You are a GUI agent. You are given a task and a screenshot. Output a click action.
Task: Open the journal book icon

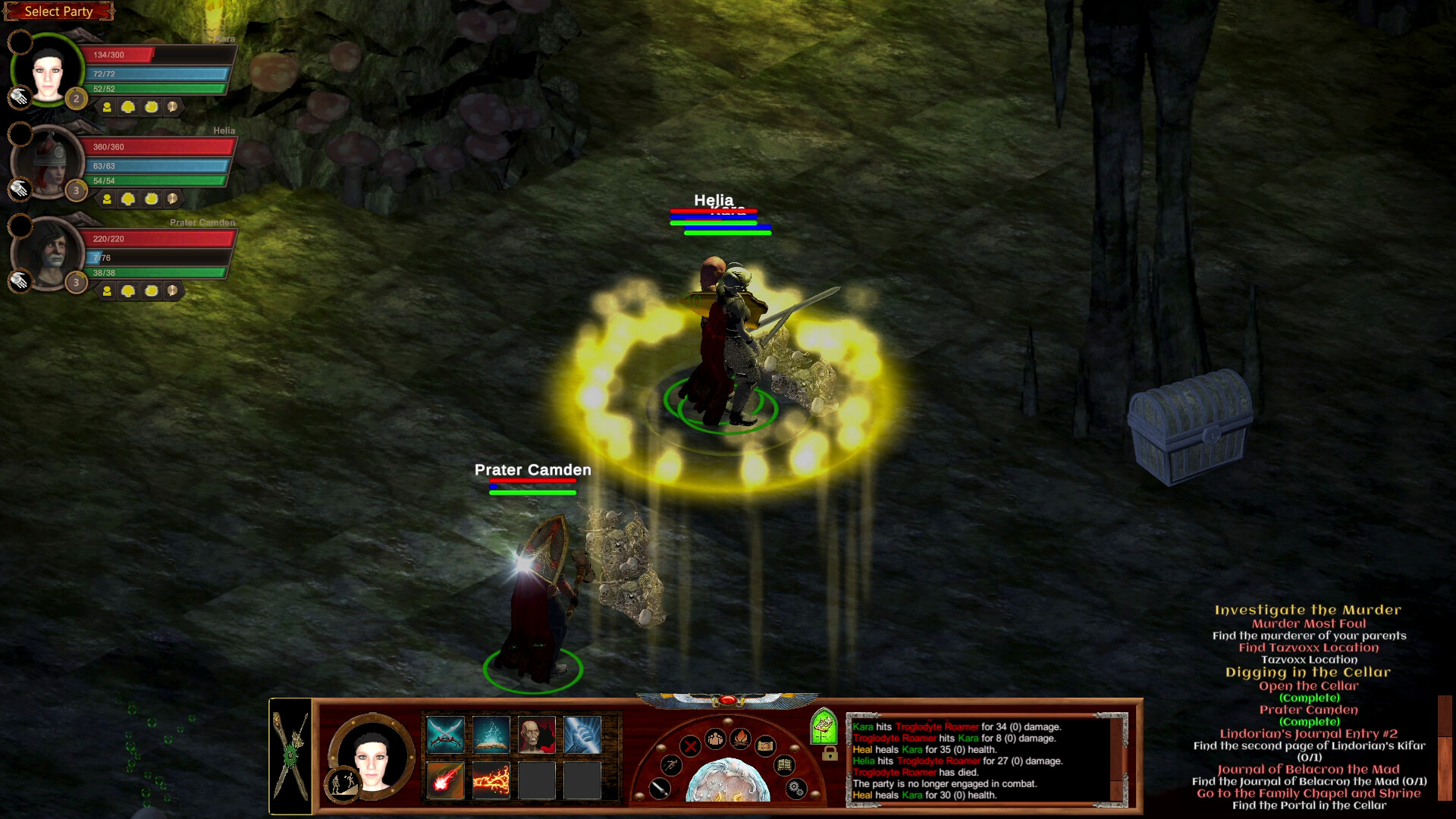coord(785,766)
